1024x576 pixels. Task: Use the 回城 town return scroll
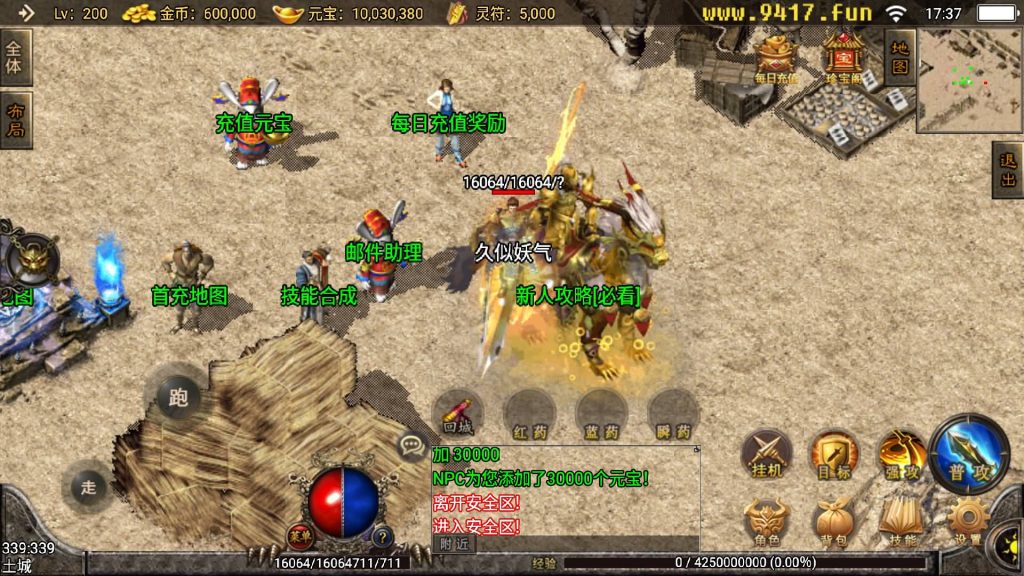tap(458, 414)
